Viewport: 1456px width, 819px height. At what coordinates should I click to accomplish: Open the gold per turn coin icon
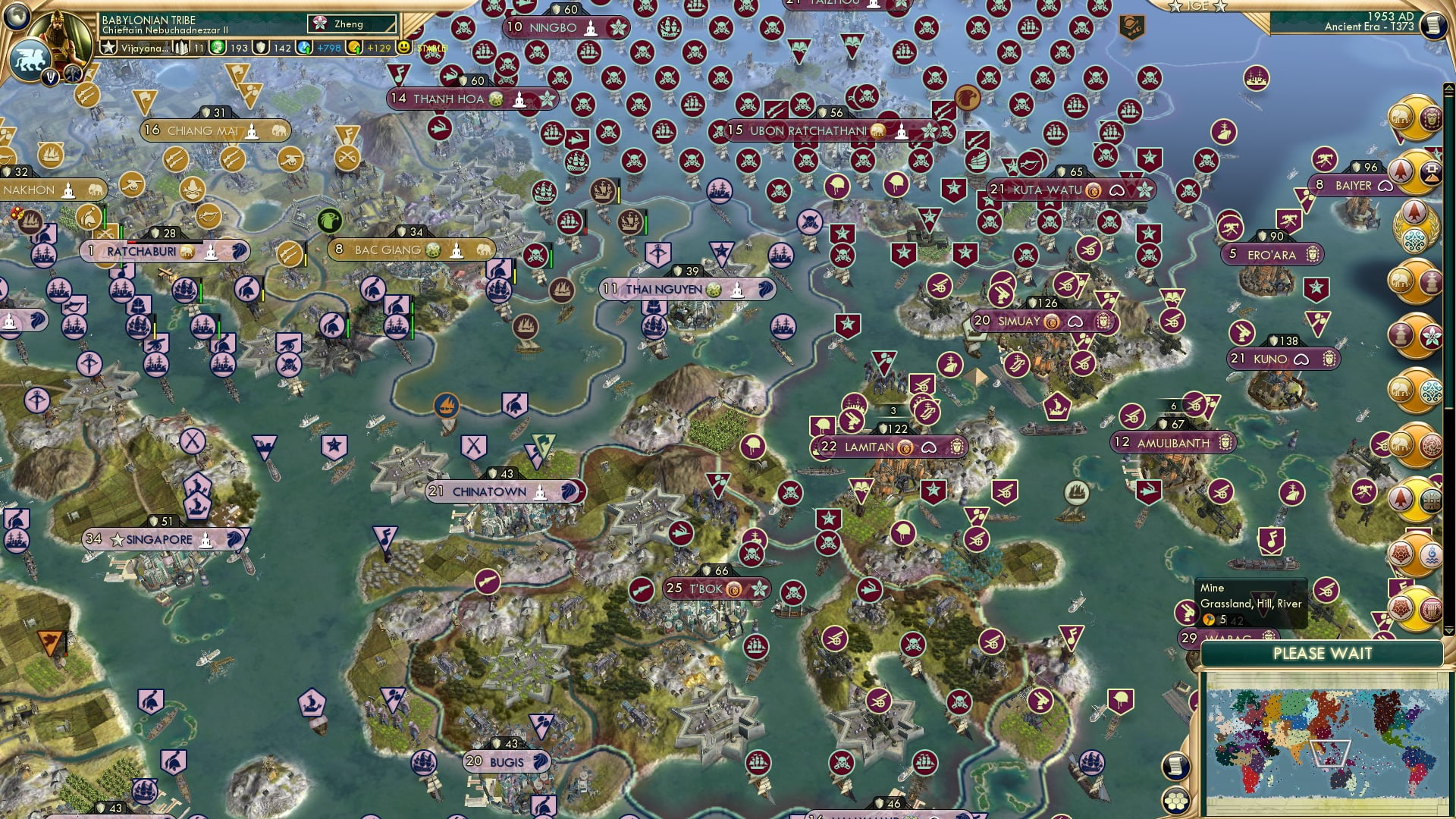pyautogui.click(x=355, y=48)
